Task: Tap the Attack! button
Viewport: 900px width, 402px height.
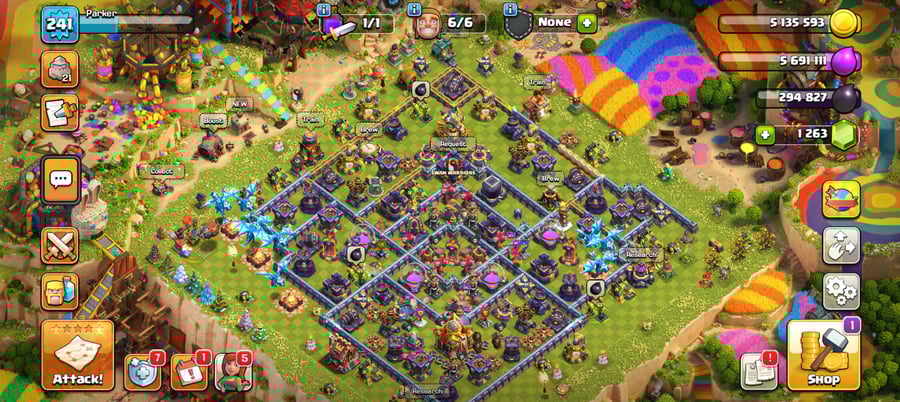Action: 77,355
